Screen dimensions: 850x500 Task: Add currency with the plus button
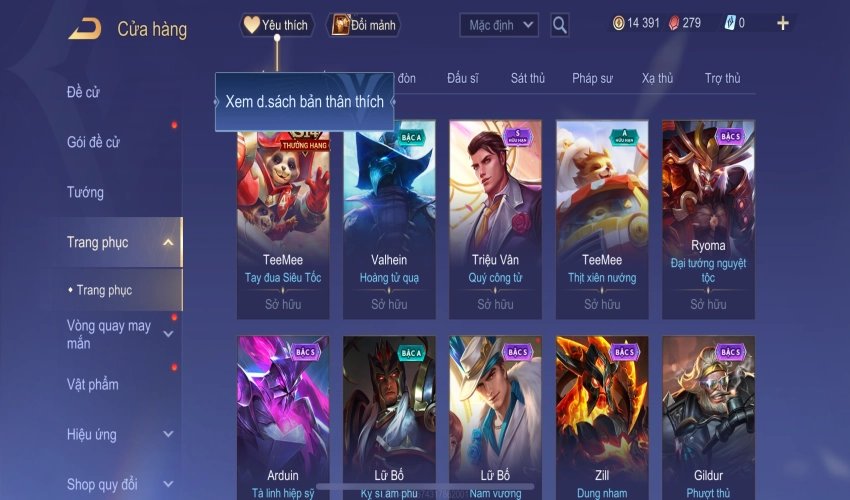(782, 24)
